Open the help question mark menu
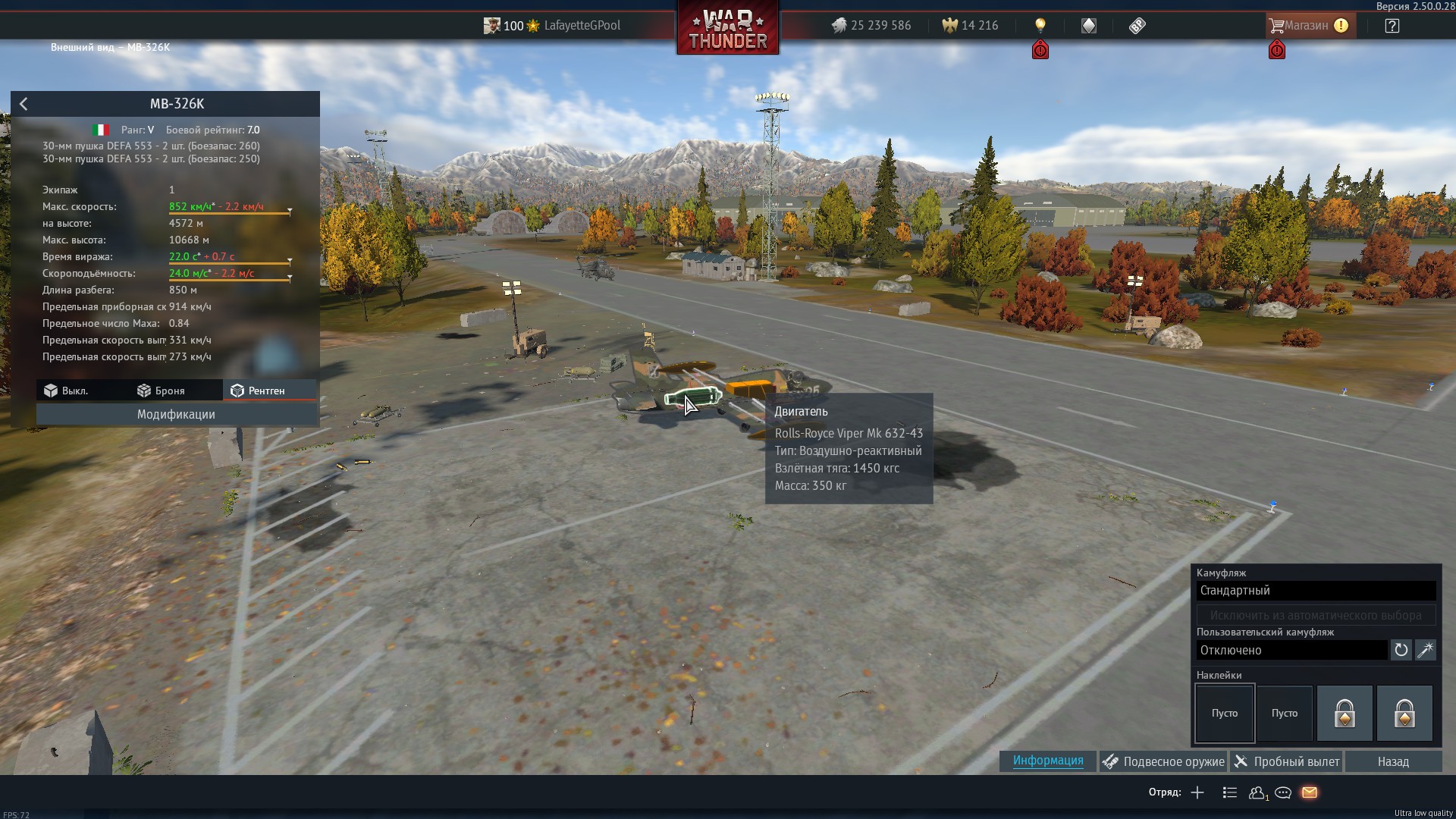Image resolution: width=1456 pixels, height=819 pixels. tap(1392, 26)
